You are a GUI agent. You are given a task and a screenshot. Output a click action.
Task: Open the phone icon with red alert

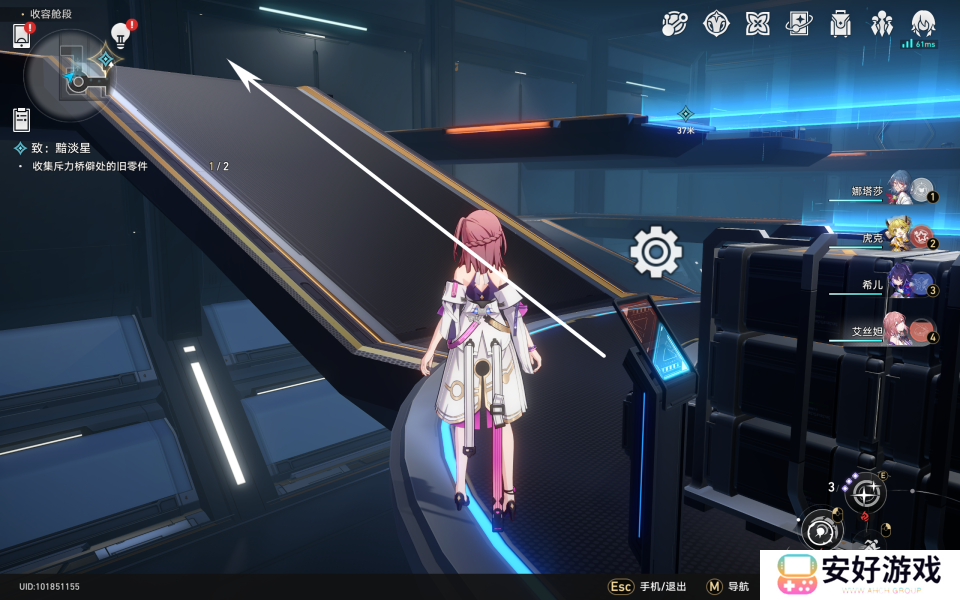point(22,36)
